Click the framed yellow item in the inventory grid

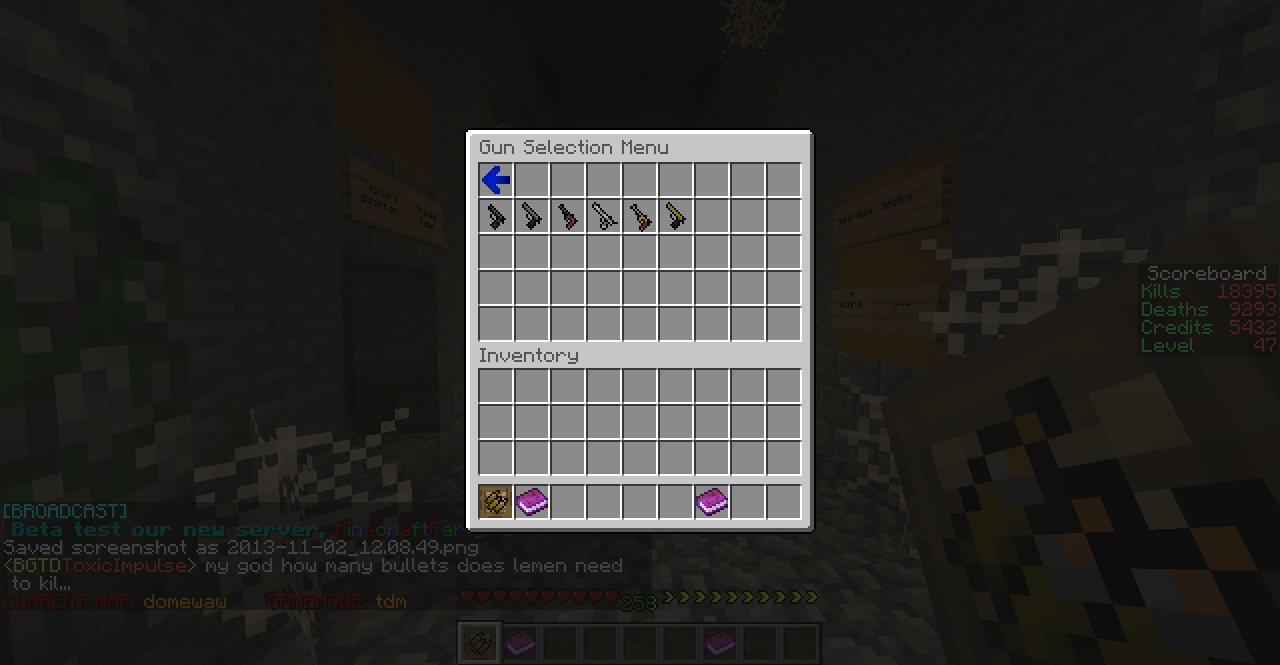click(x=496, y=501)
